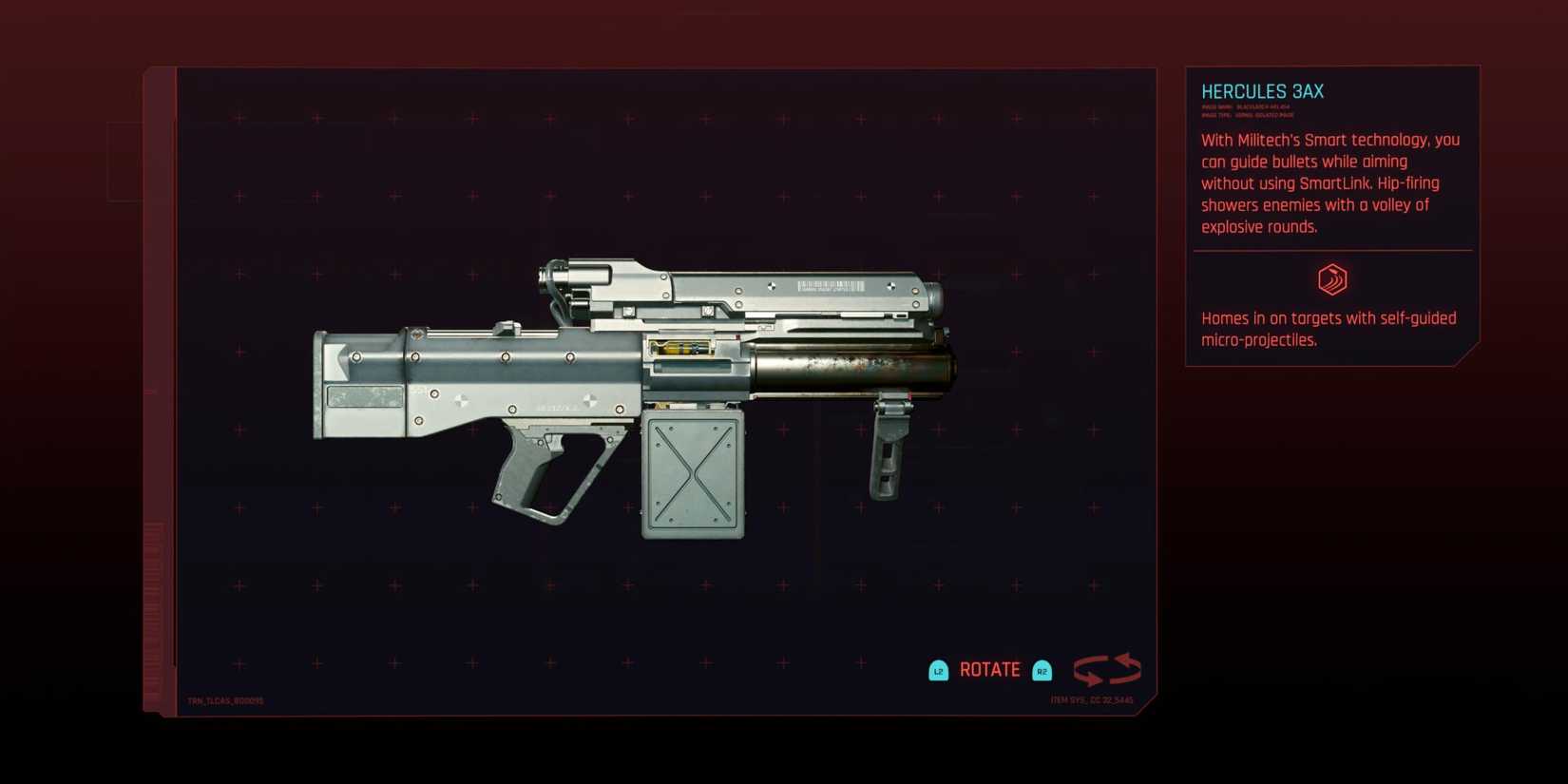Image resolution: width=1568 pixels, height=784 pixels.
Task: Click the divider line above the ability icon
Action: tap(1330, 249)
